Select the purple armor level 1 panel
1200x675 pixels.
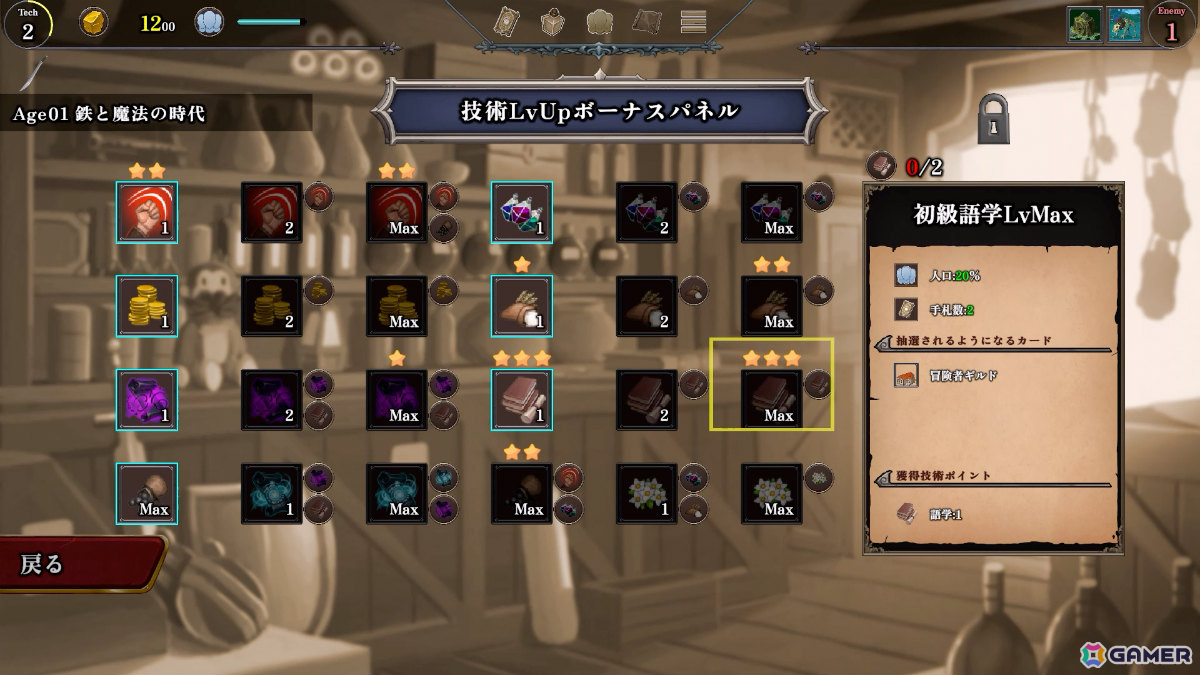[147, 400]
